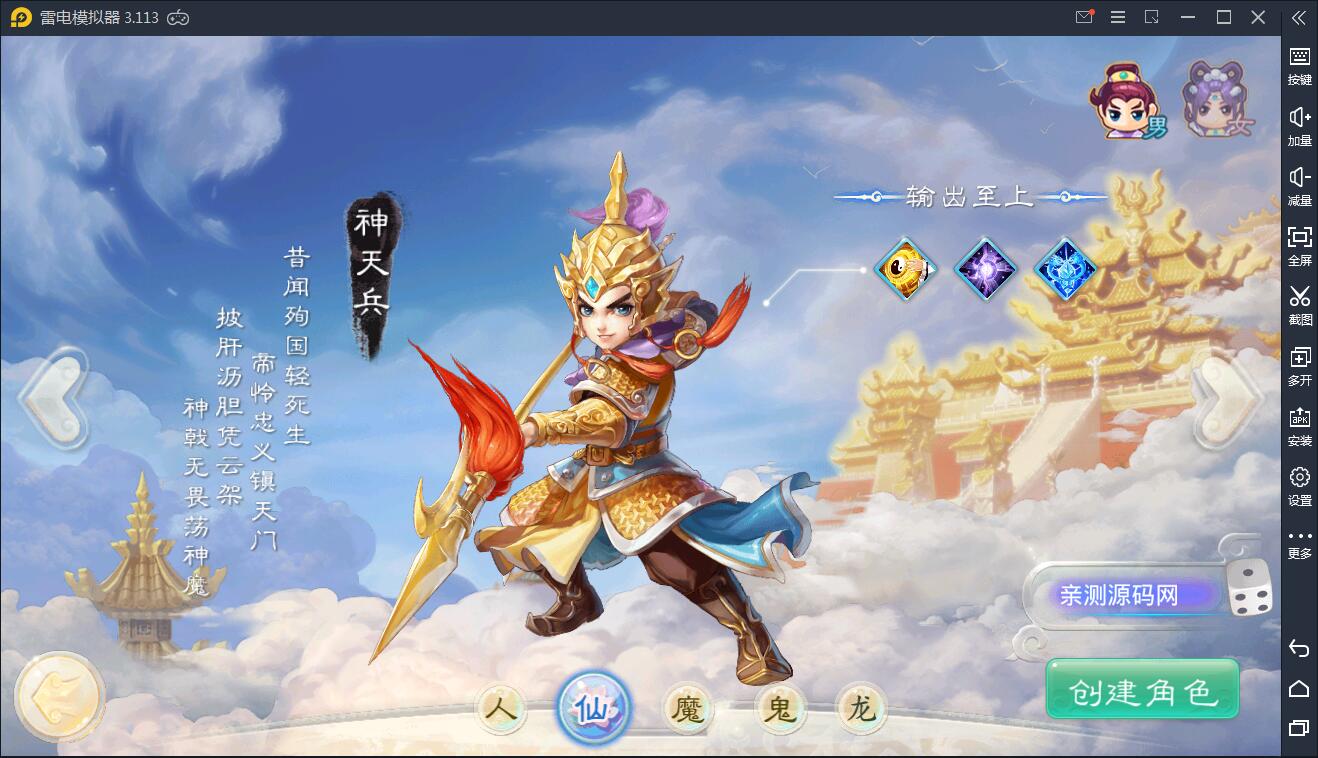Select the 人 race tab
Viewport: 1318px width, 758px height.
click(502, 709)
